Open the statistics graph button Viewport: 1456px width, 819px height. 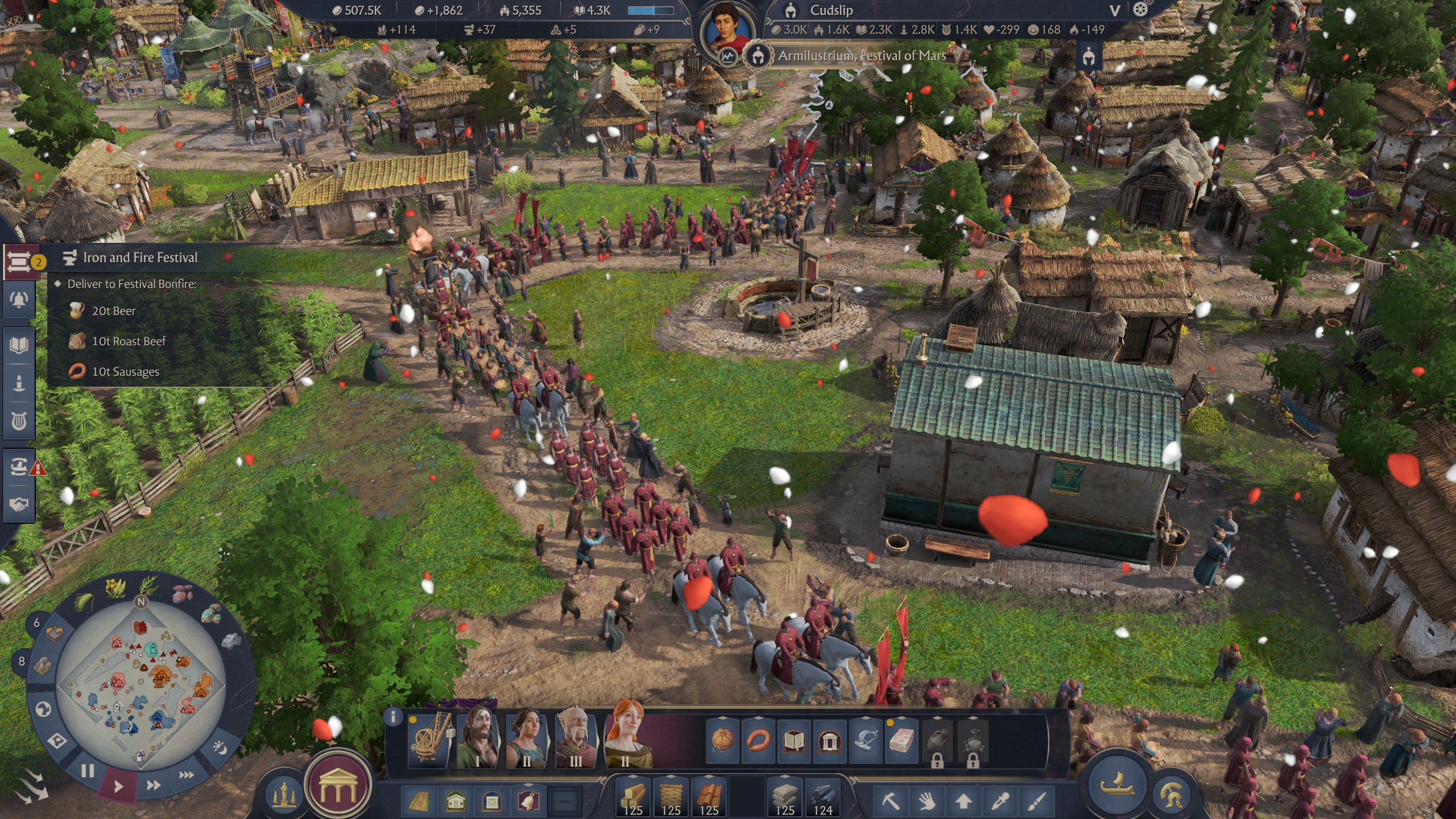coord(727,56)
